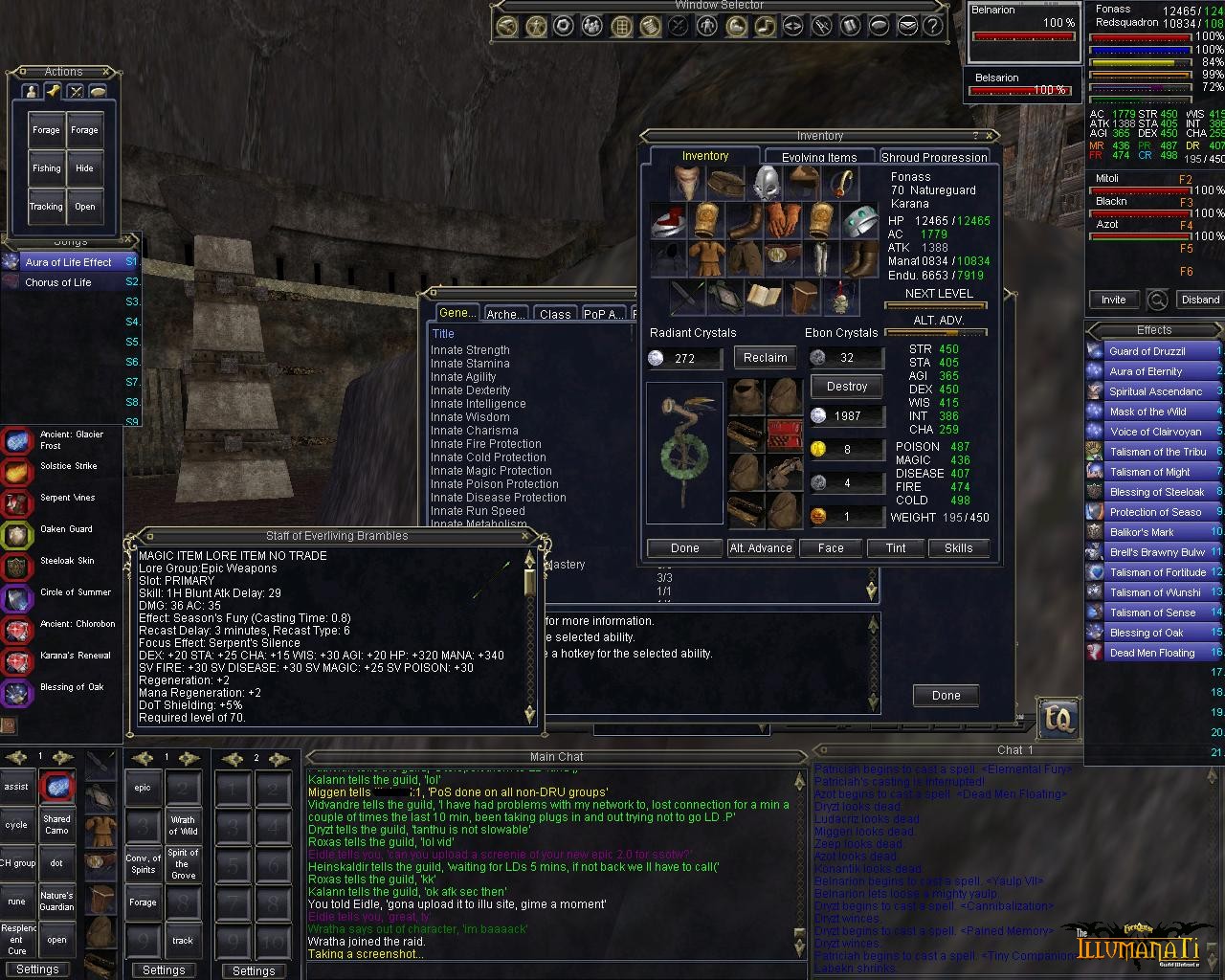Image resolution: width=1225 pixels, height=980 pixels.
Task: Cast the Solstice Strike spell gem
Action: [x=18, y=471]
